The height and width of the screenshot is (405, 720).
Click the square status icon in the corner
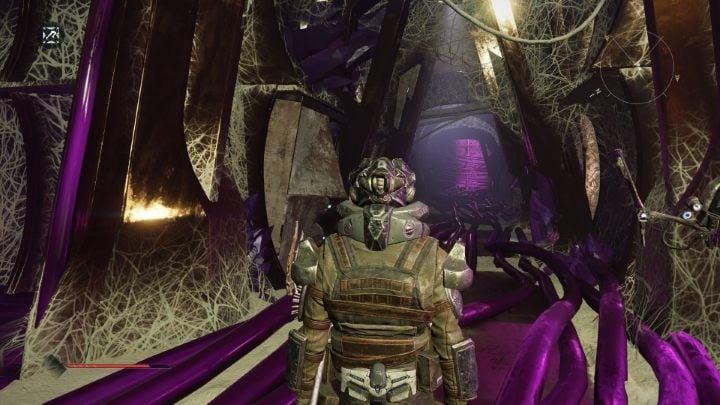coord(49,35)
